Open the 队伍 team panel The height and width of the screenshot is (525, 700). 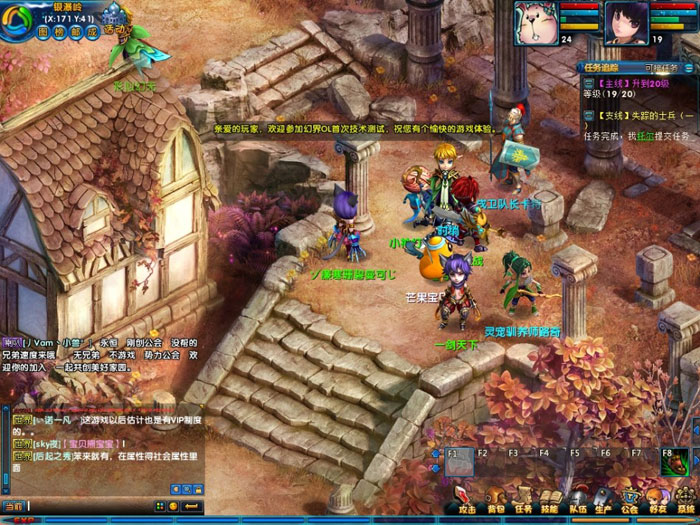pos(577,499)
